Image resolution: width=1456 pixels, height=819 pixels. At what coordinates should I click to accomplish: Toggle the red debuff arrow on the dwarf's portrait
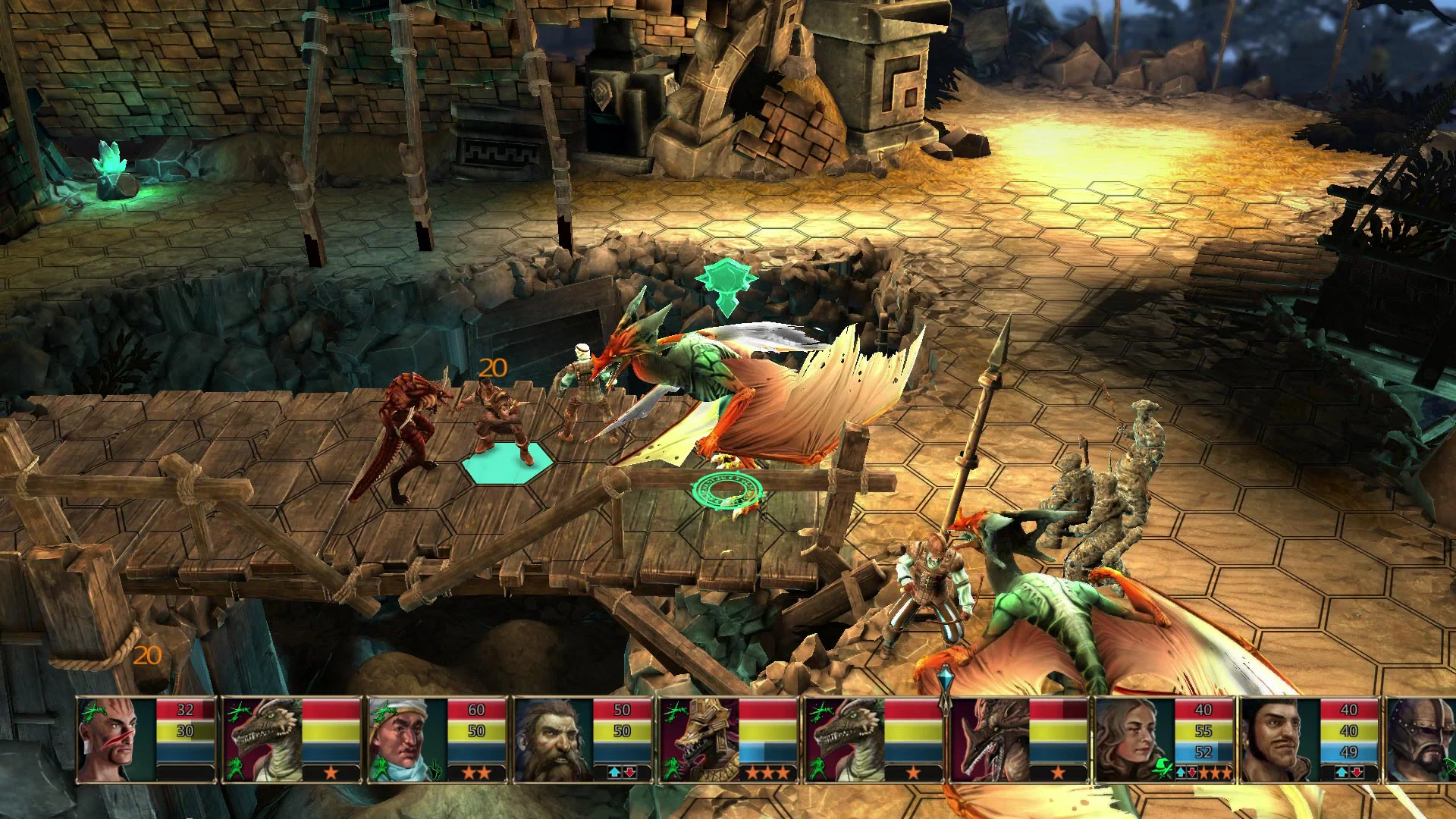[629, 773]
